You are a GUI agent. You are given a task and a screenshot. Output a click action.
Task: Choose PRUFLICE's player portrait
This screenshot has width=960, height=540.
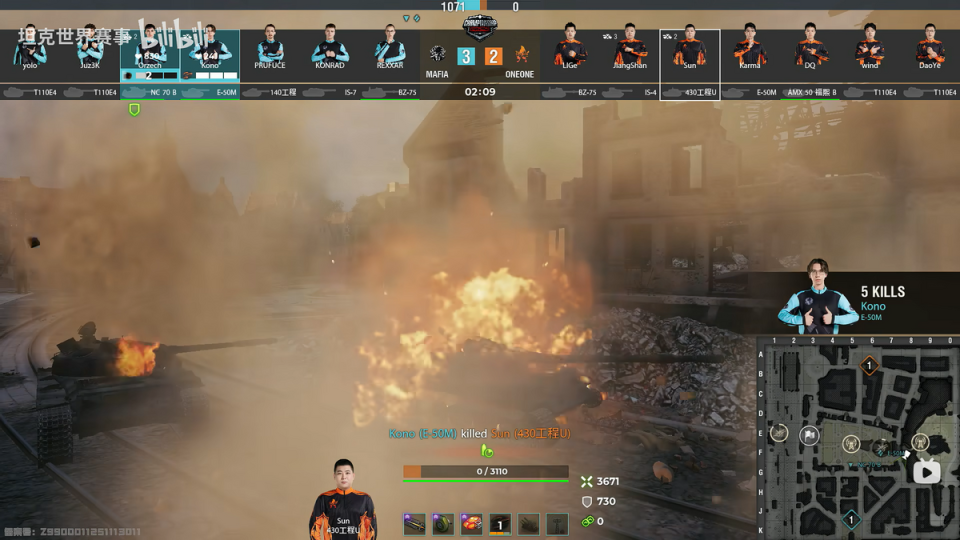(270, 50)
